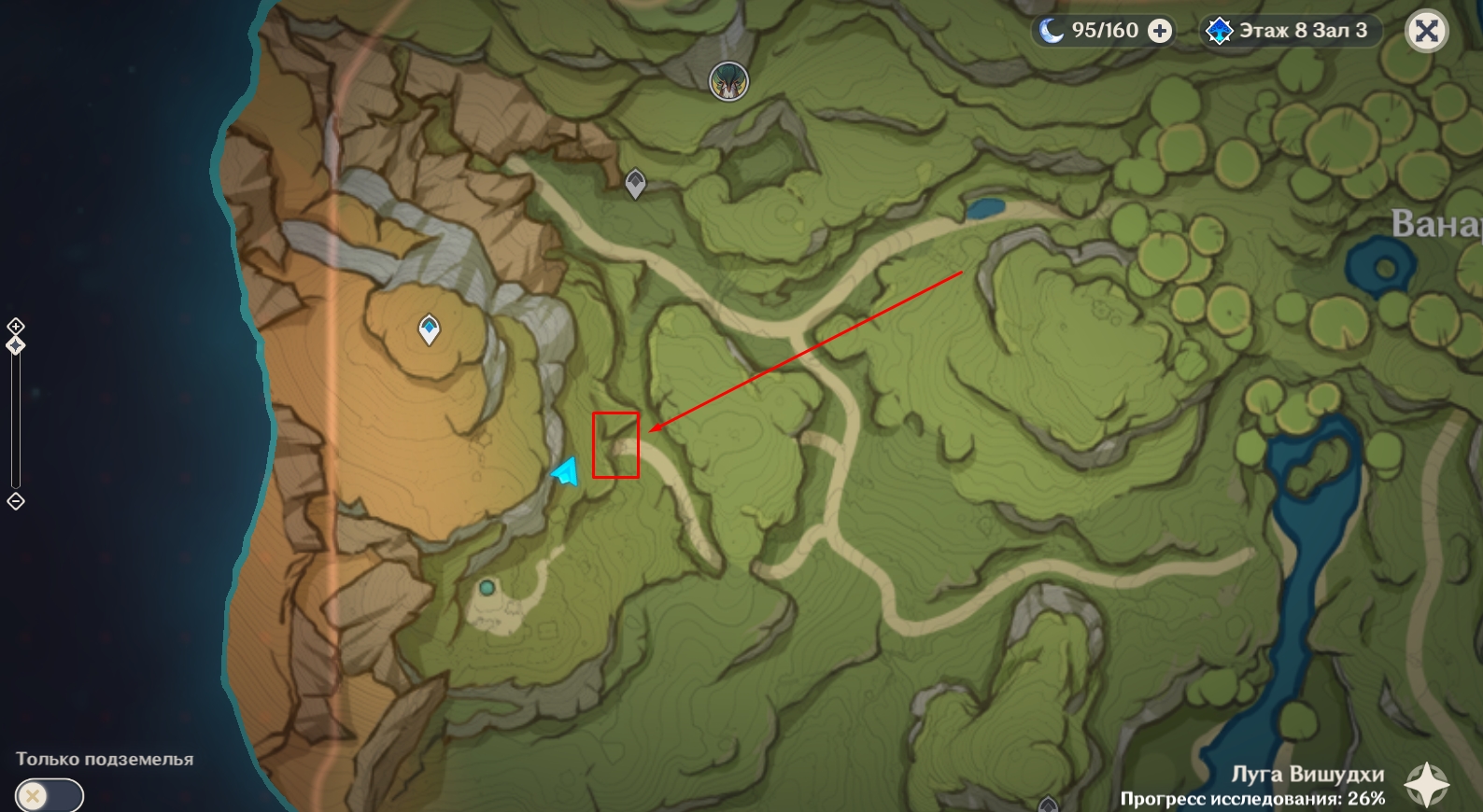Select the boss marker with the horned creature portrait
The height and width of the screenshot is (812, 1483).
coord(728,81)
